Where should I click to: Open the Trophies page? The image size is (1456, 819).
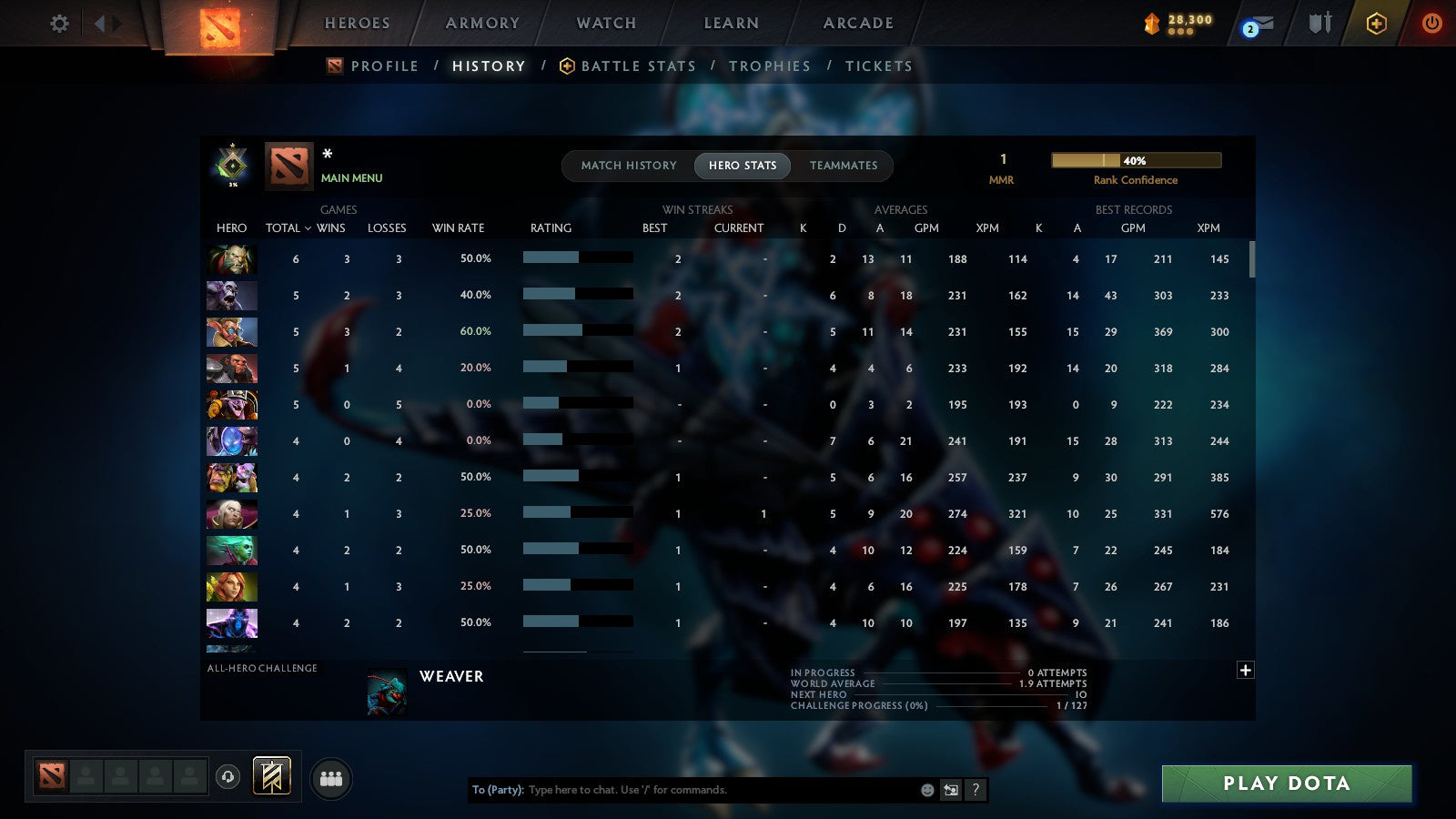(770, 66)
